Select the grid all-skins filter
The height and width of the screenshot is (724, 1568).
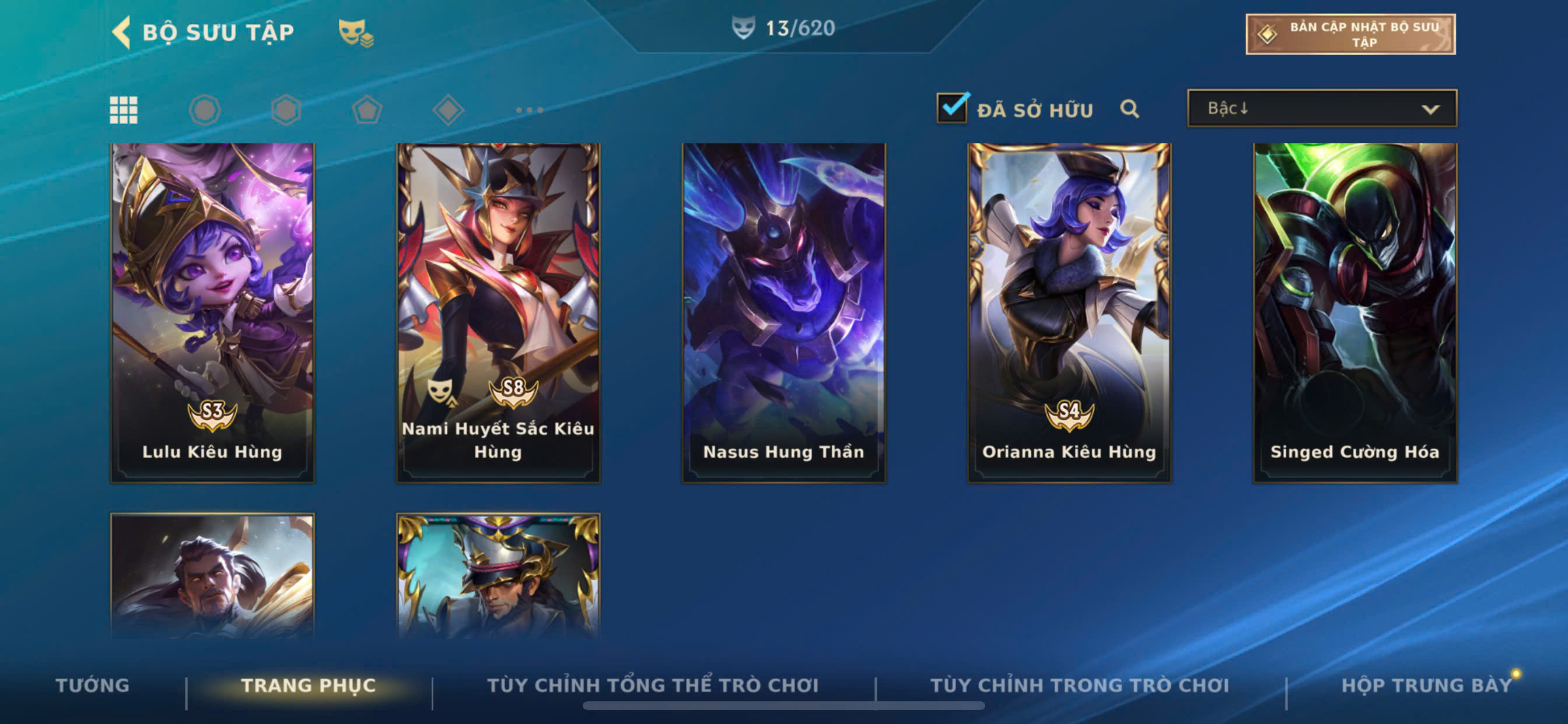click(124, 110)
